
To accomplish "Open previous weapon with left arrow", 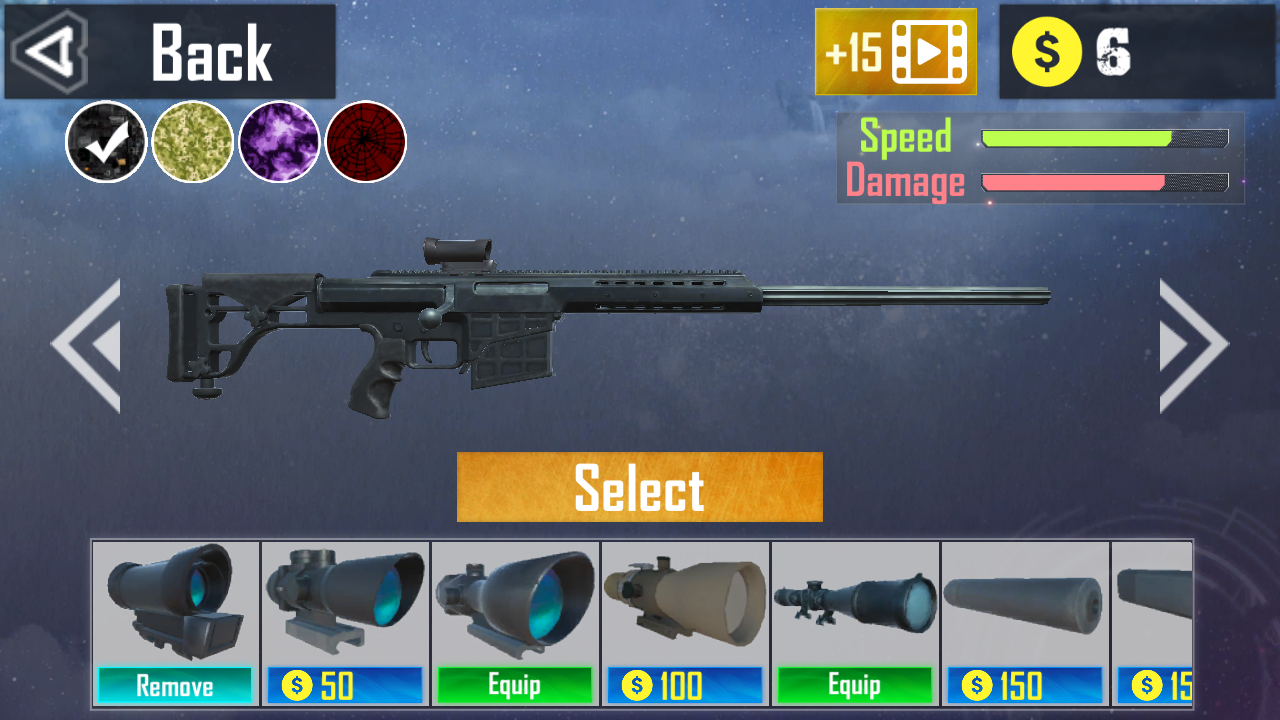I will pyautogui.click(x=85, y=345).
